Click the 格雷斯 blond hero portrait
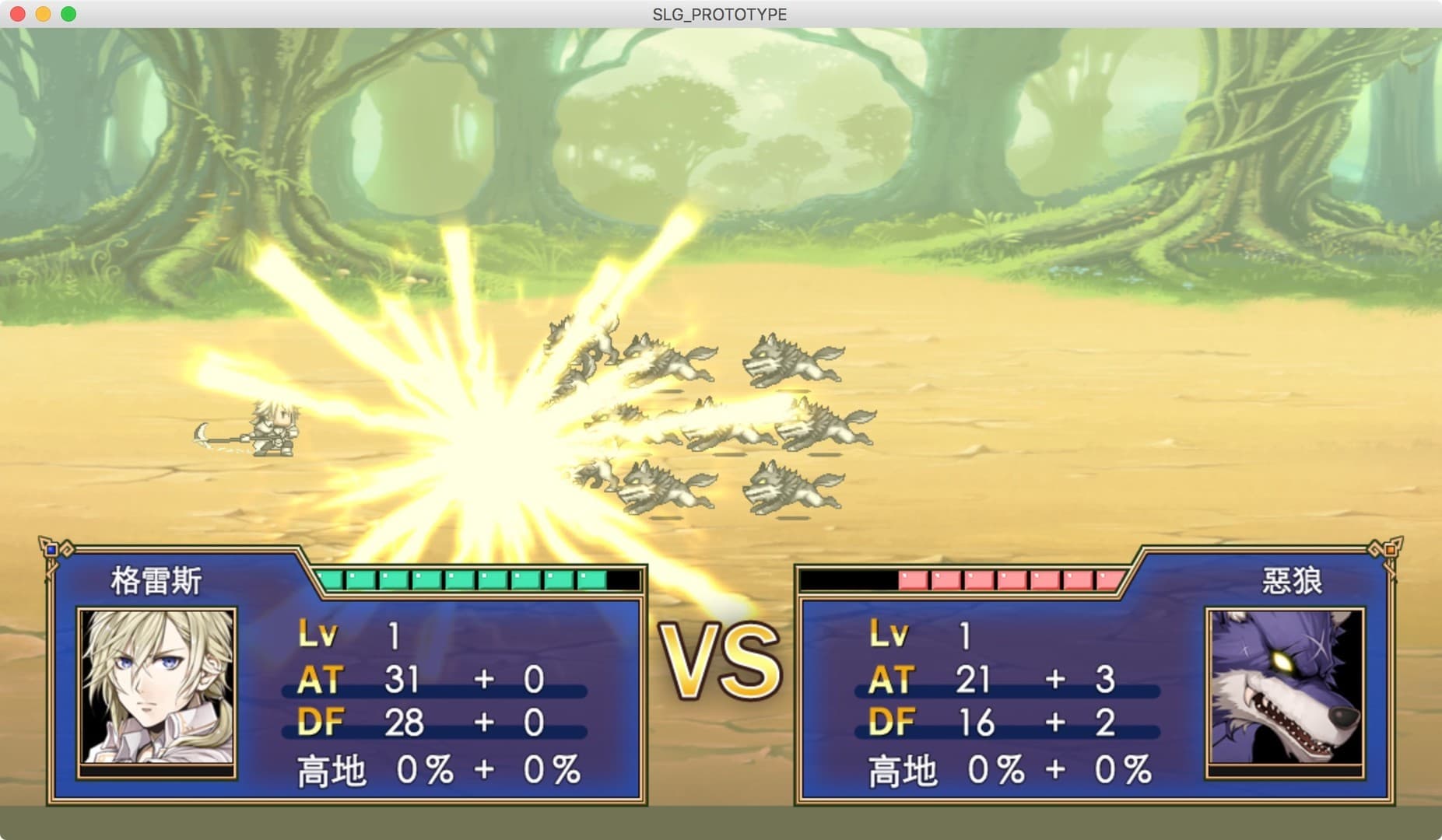 [x=157, y=687]
